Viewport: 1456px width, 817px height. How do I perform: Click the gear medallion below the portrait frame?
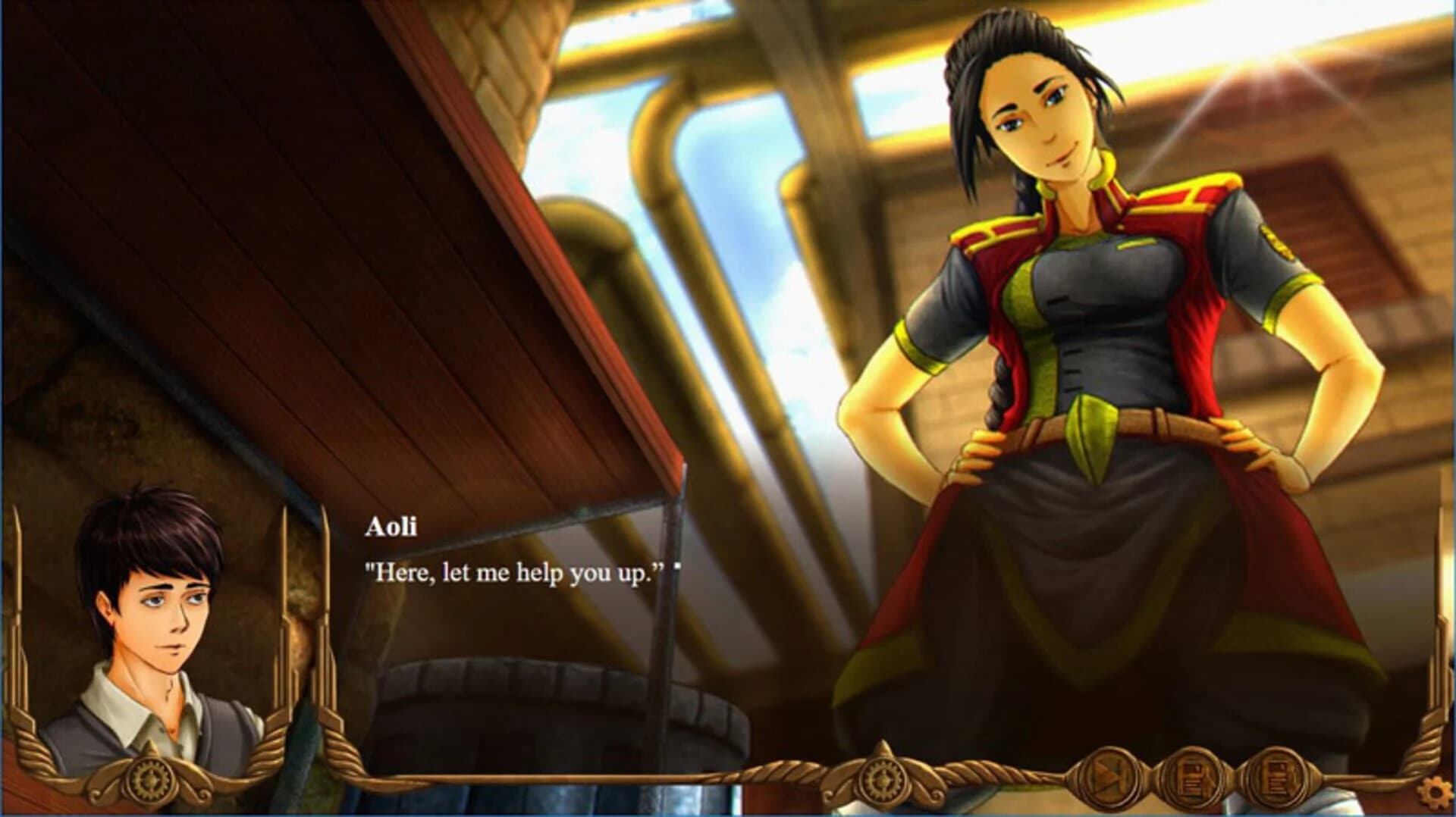(150, 778)
